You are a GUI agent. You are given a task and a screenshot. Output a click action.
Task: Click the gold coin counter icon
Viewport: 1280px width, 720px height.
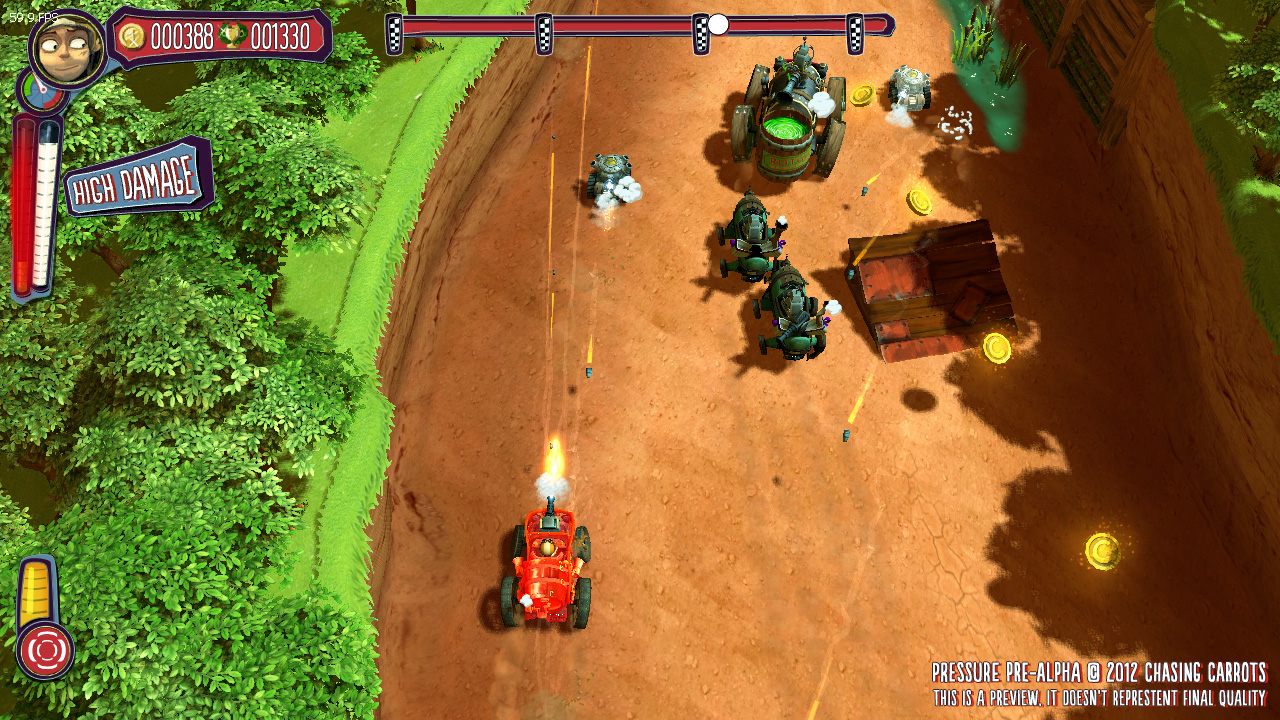tap(131, 37)
